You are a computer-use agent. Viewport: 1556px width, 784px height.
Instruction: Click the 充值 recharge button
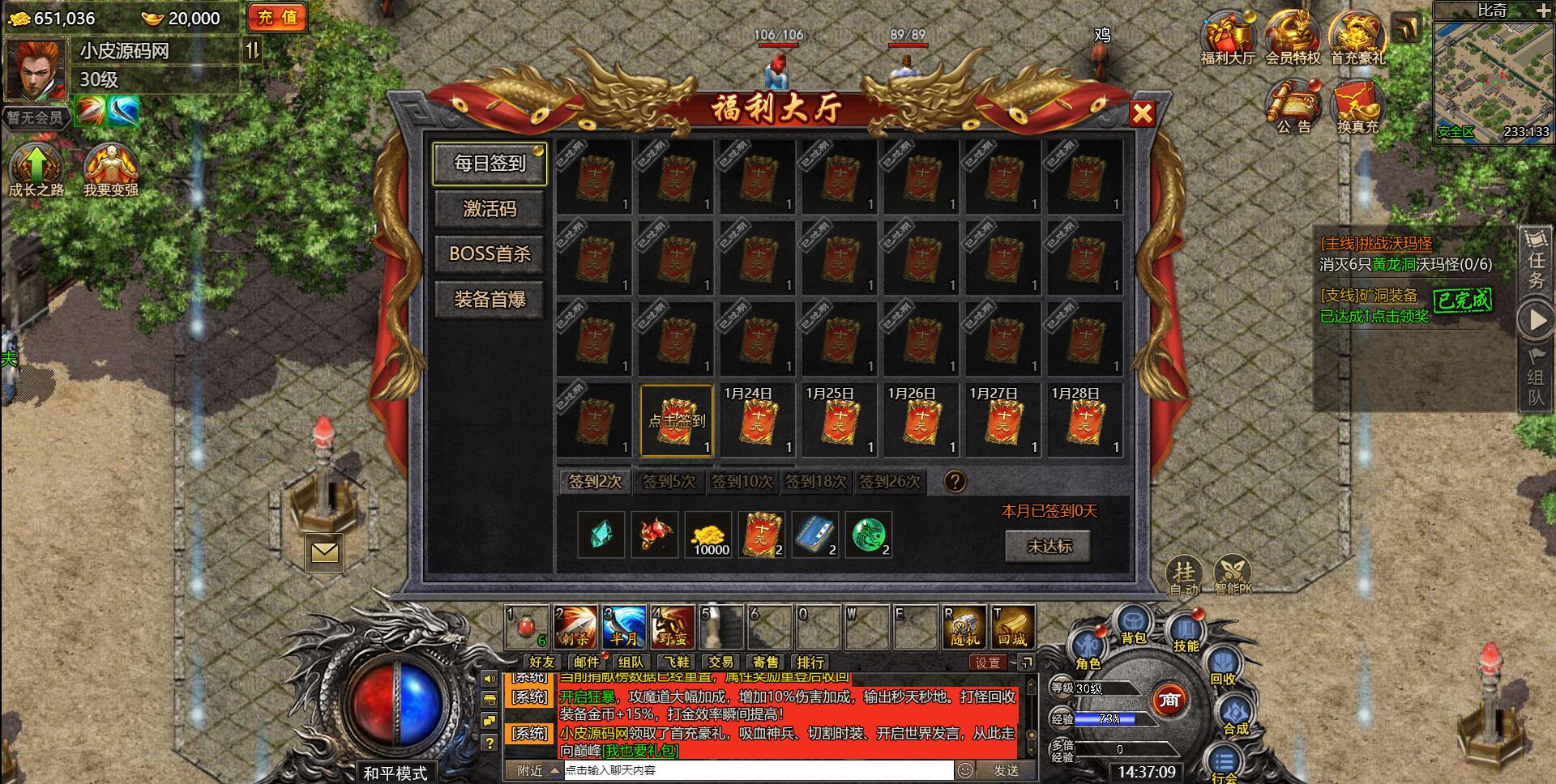(x=277, y=17)
